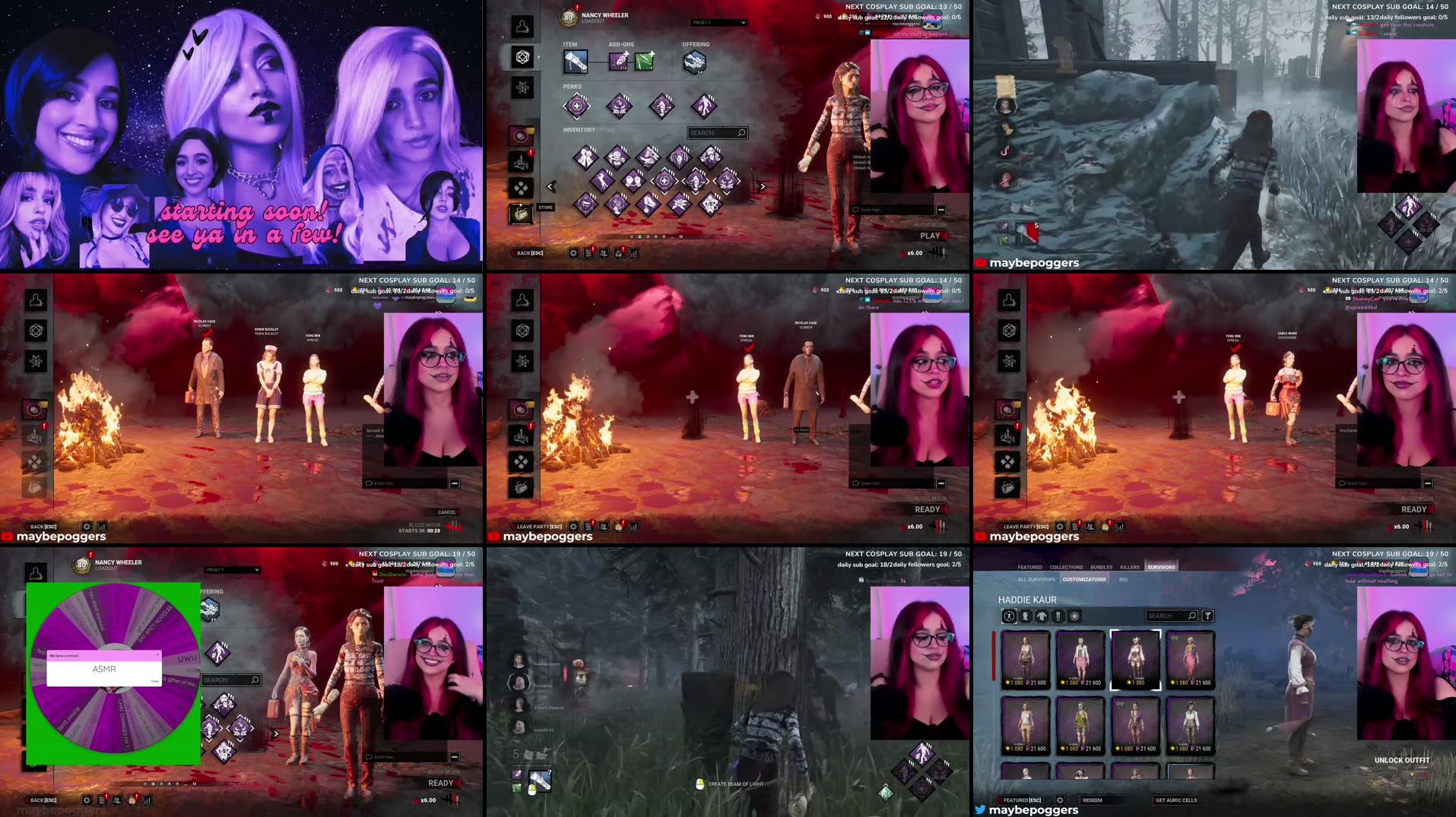This screenshot has width=1456, height=817.
Task: Select the charm customization filter icon
Action: pyautogui.click(x=1073, y=616)
